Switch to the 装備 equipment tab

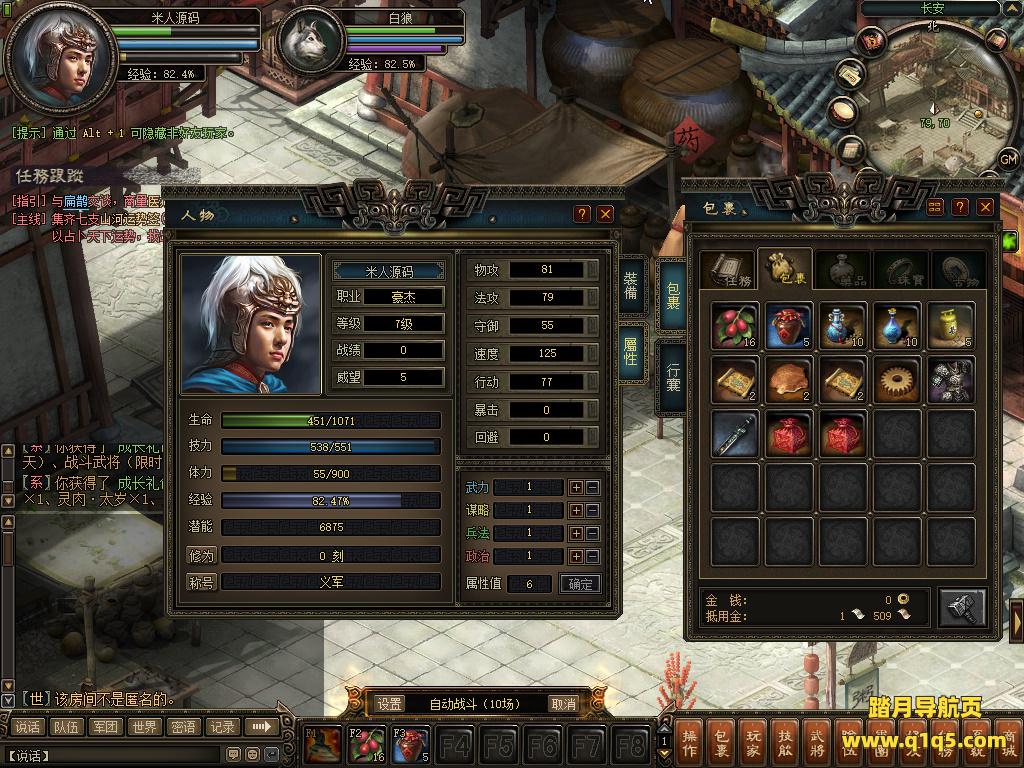click(631, 285)
